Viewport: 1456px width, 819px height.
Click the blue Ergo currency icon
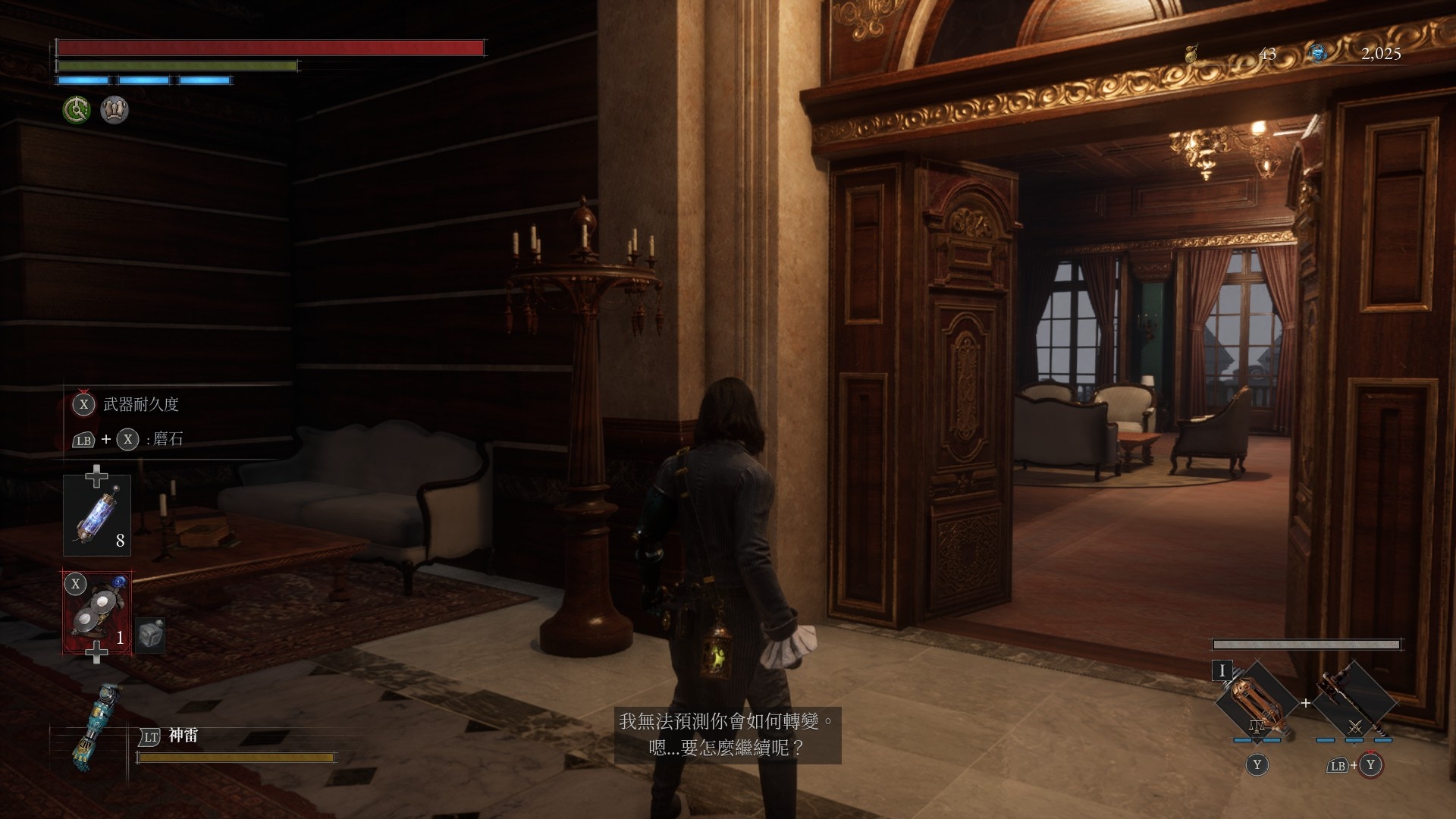click(1319, 53)
